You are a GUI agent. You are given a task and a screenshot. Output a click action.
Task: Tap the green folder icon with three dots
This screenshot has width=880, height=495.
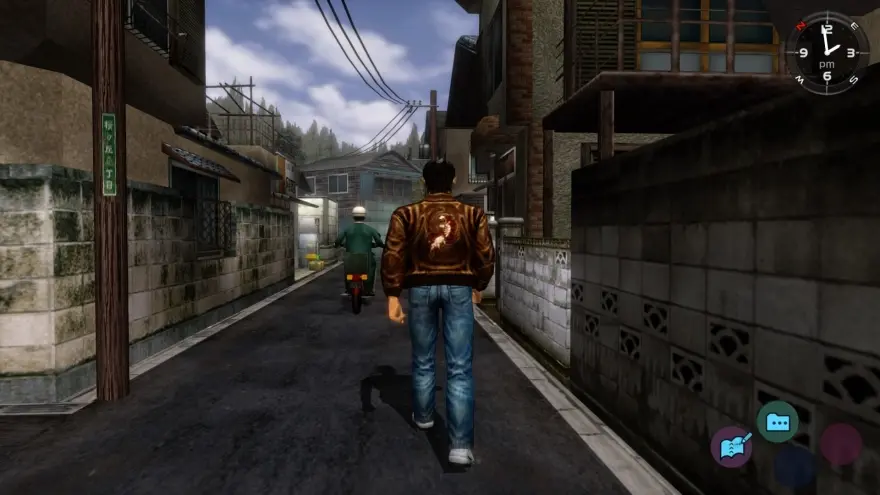pos(777,422)
